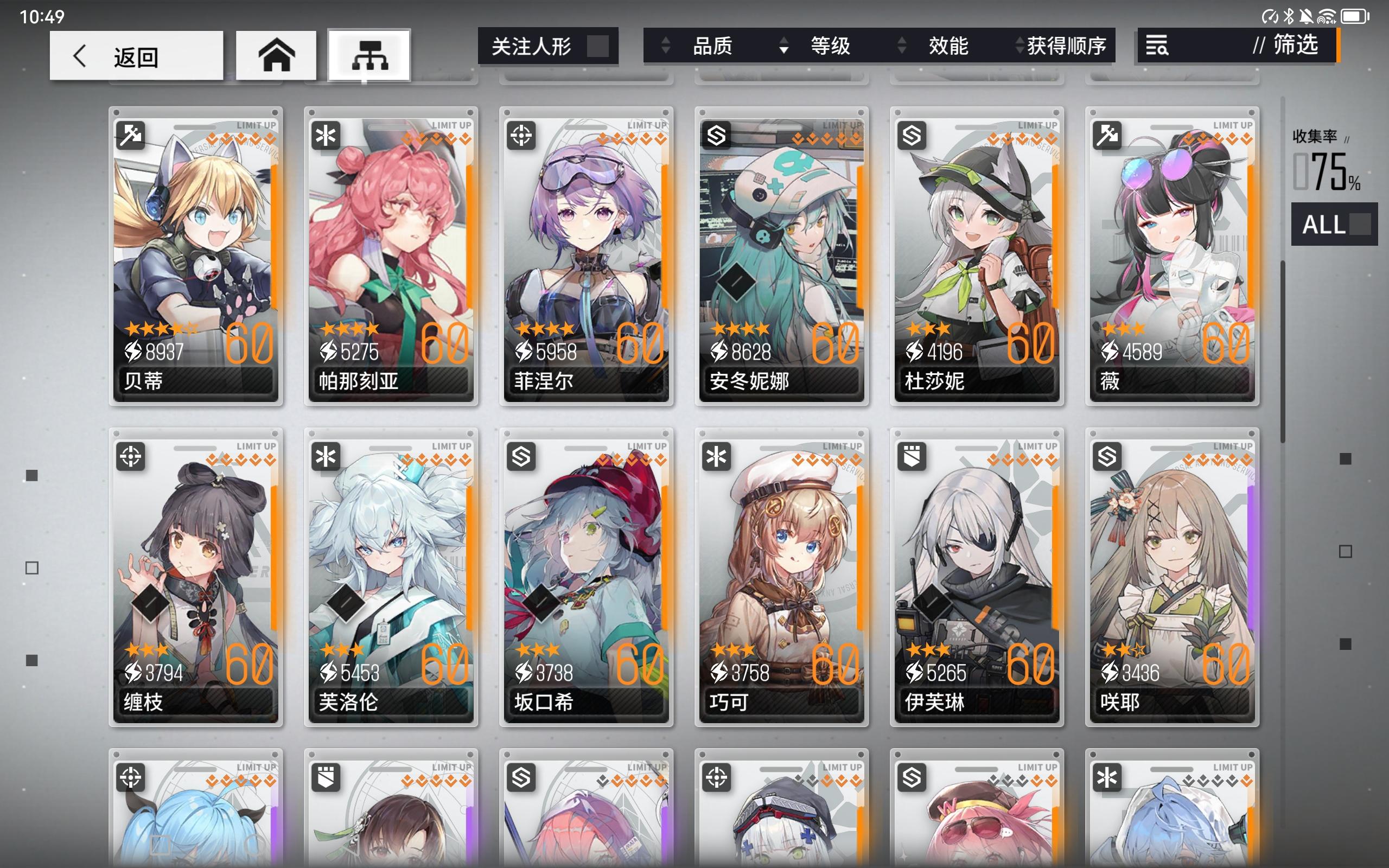Click the 返回 back button
Viewport: 1389px width, 868px height.
136,55
